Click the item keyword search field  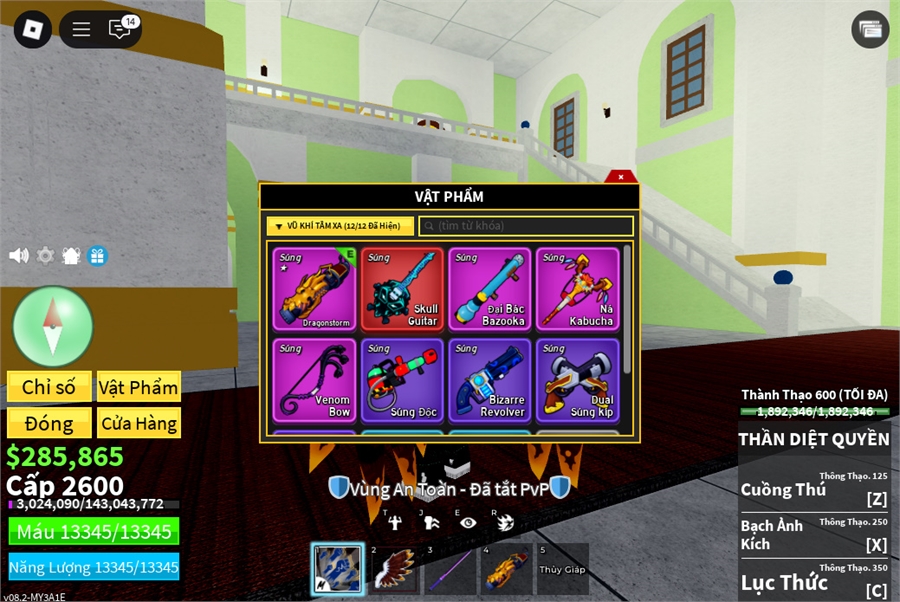(x=526, y=226)
